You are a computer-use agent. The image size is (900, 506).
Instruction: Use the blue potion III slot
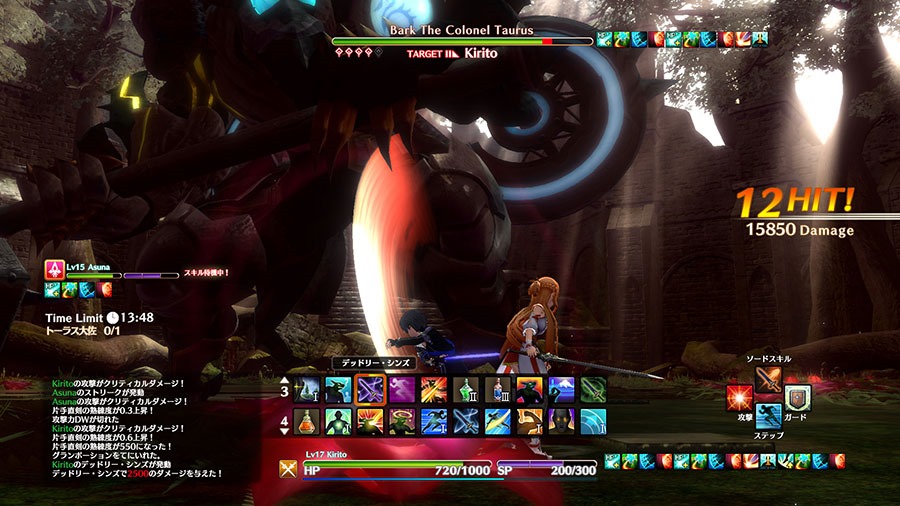pos(498,390)
